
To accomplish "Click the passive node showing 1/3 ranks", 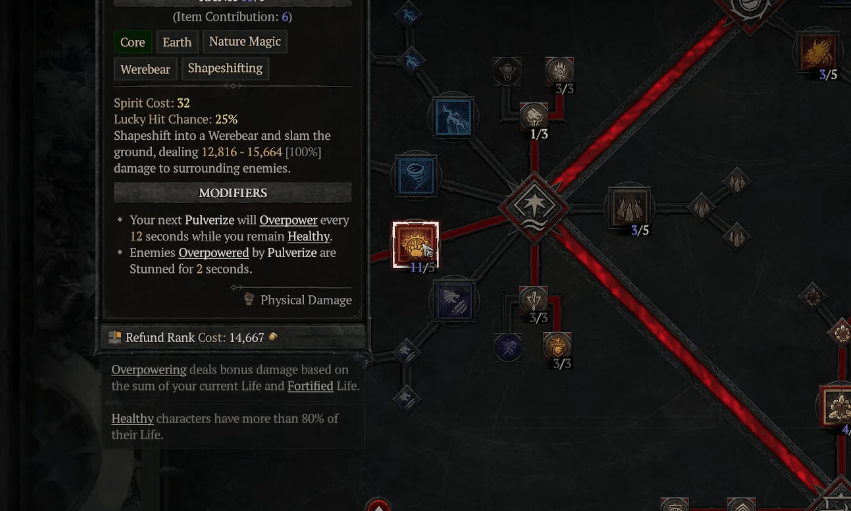I will coord(534,116).
